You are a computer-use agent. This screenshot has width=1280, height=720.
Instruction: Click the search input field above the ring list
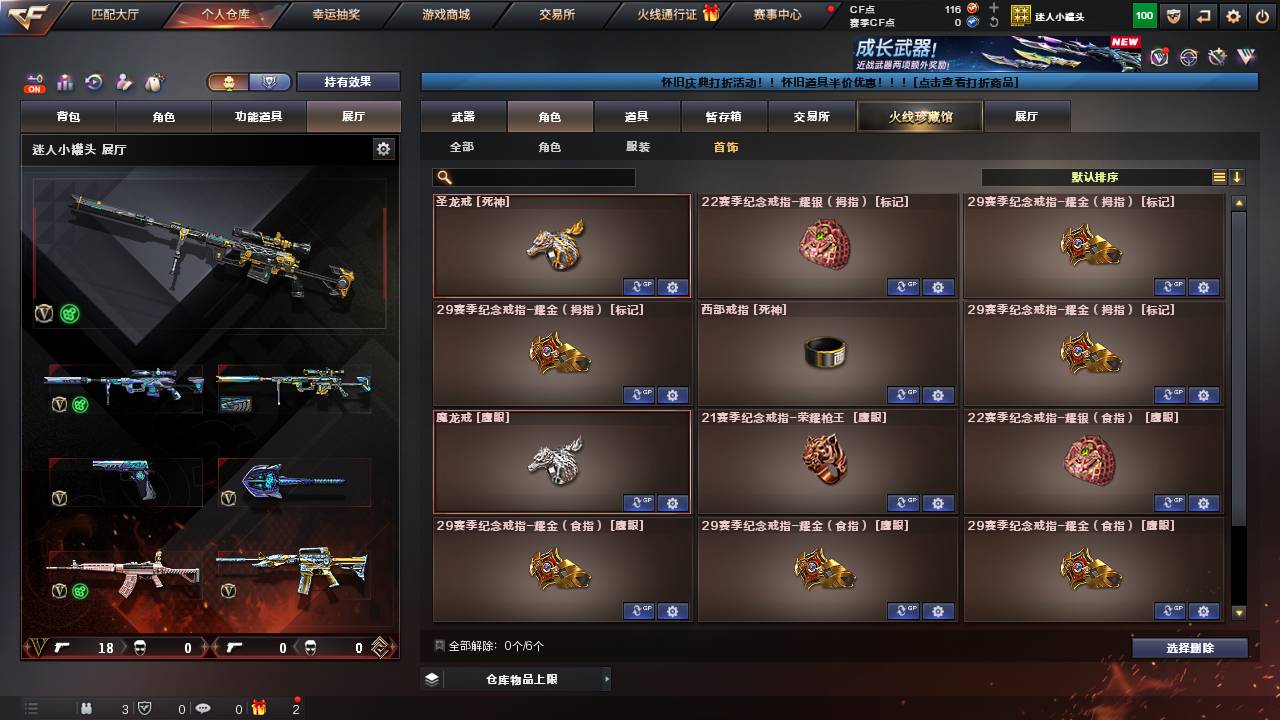(533, 177)
